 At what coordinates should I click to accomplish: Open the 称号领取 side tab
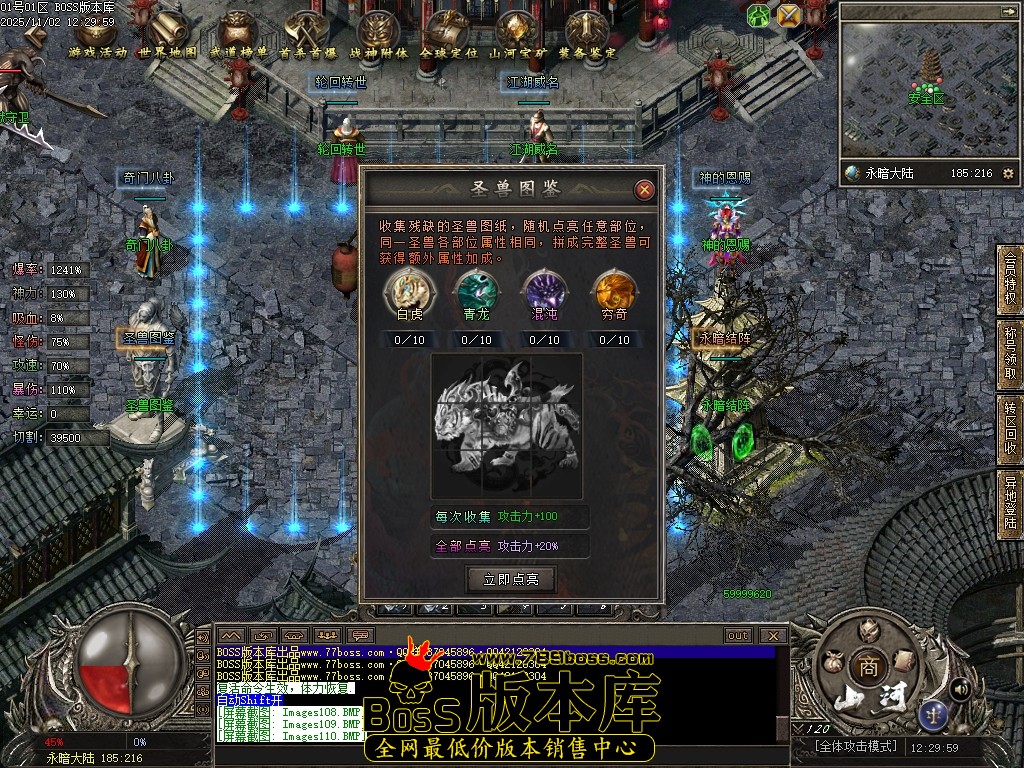[x=1010, y=354]
